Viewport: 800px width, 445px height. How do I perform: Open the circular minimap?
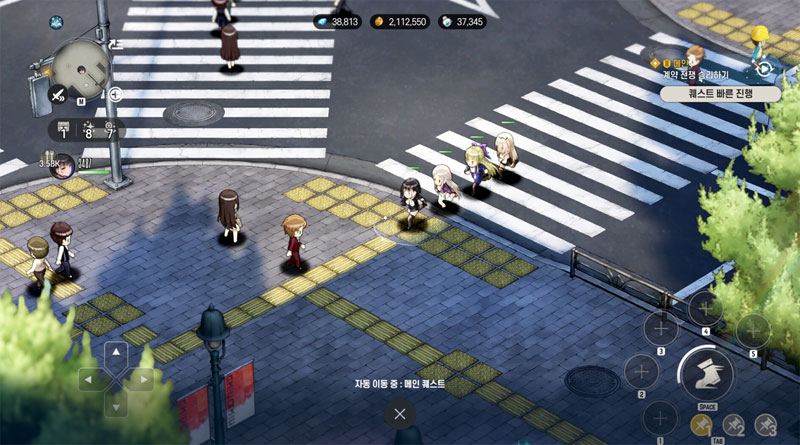click(x=82, y=67)
